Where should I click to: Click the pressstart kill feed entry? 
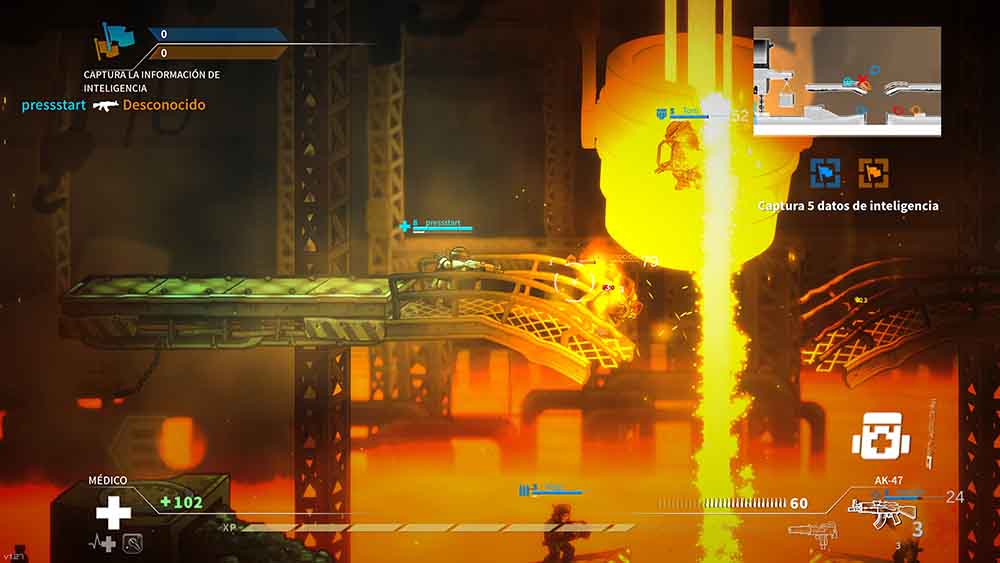[113, 105]
